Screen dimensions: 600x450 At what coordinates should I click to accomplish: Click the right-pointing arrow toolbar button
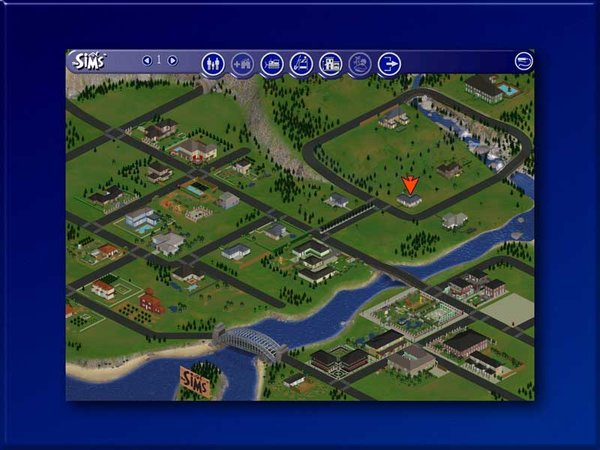coord(388,64)
